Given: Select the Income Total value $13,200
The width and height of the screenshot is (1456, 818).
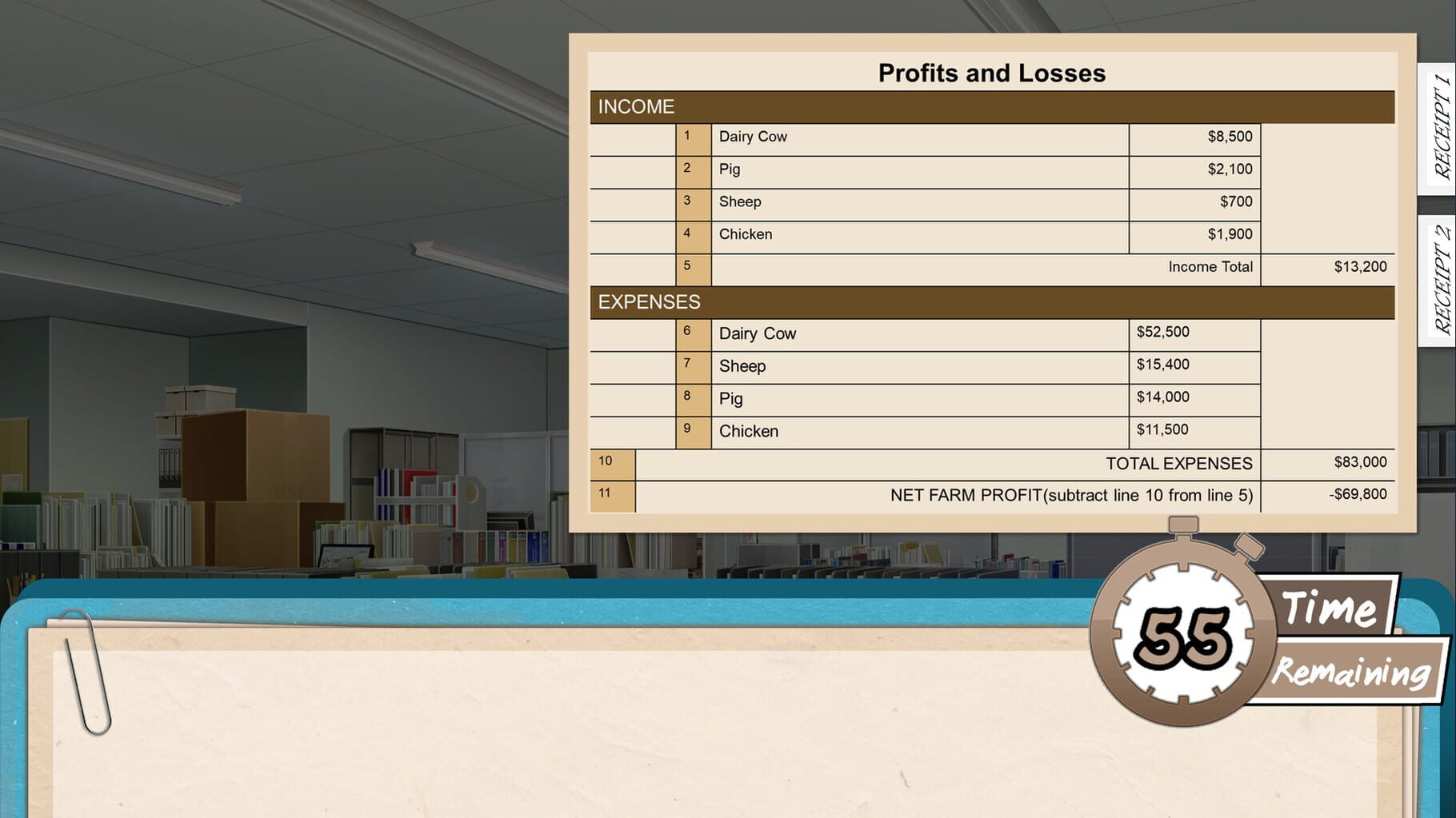Looking at the screenshot, I should [x=1359, y=266].
